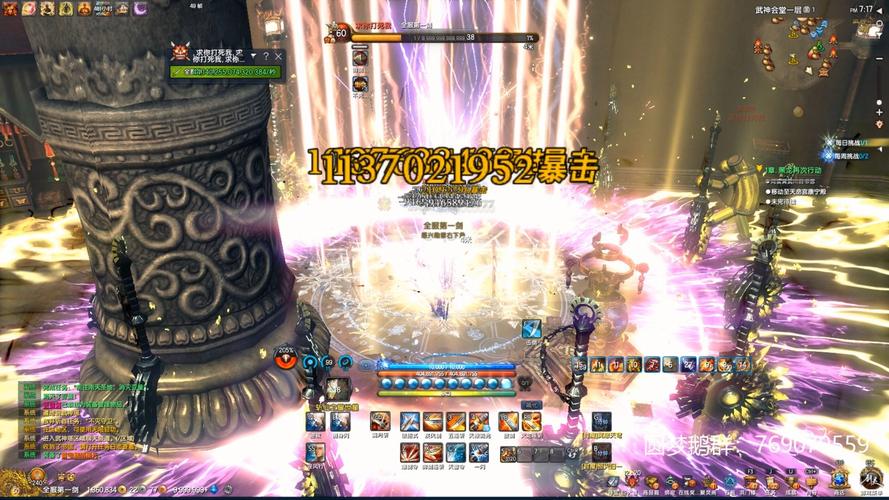Activate the blue sword slash skill above the hotbar
This screenshot has width=889, height=500.
click(531, 328)
